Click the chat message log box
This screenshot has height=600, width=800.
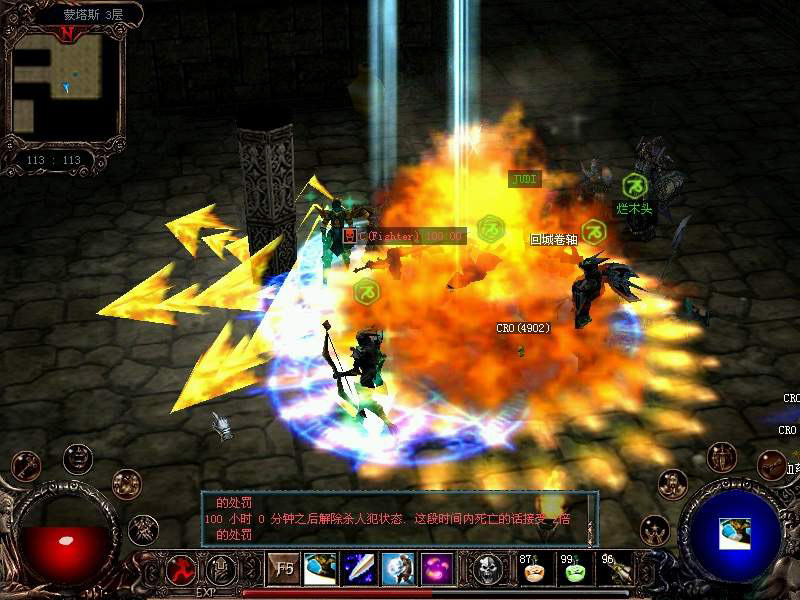398,518
